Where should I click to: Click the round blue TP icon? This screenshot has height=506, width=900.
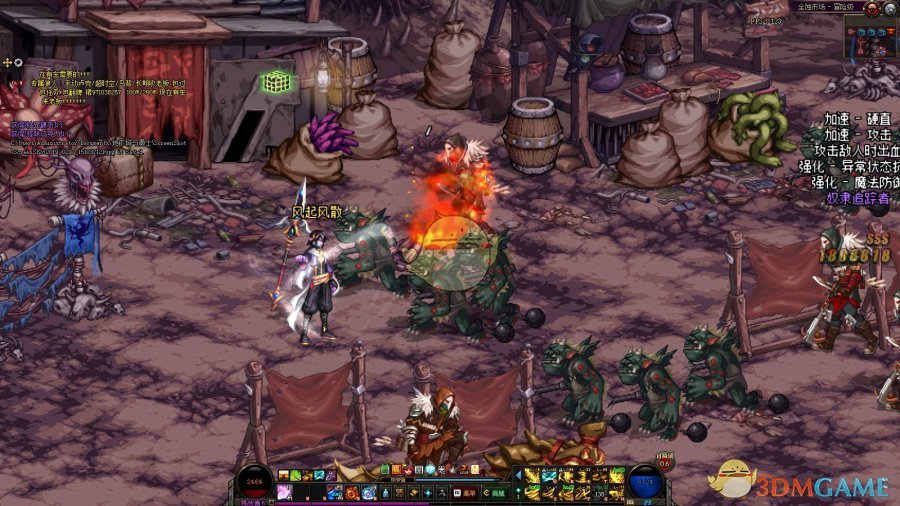[431, 470]
